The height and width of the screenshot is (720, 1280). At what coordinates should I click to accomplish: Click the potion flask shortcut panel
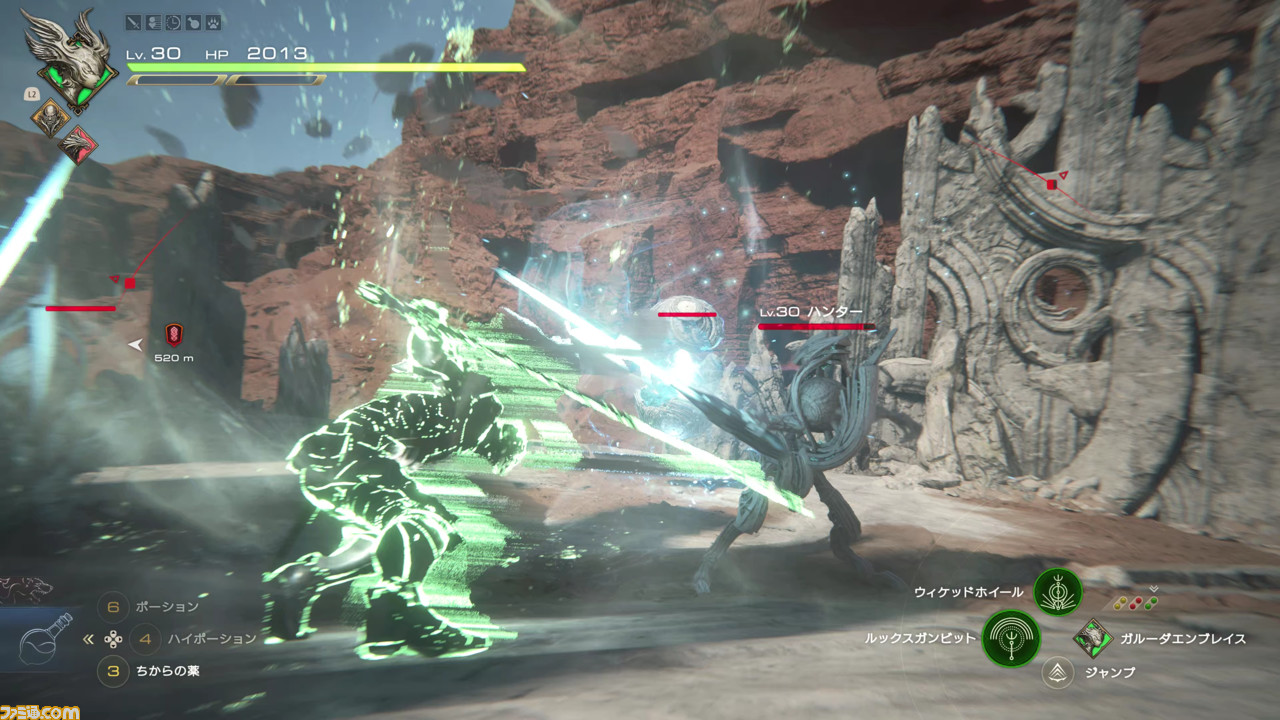45,640
